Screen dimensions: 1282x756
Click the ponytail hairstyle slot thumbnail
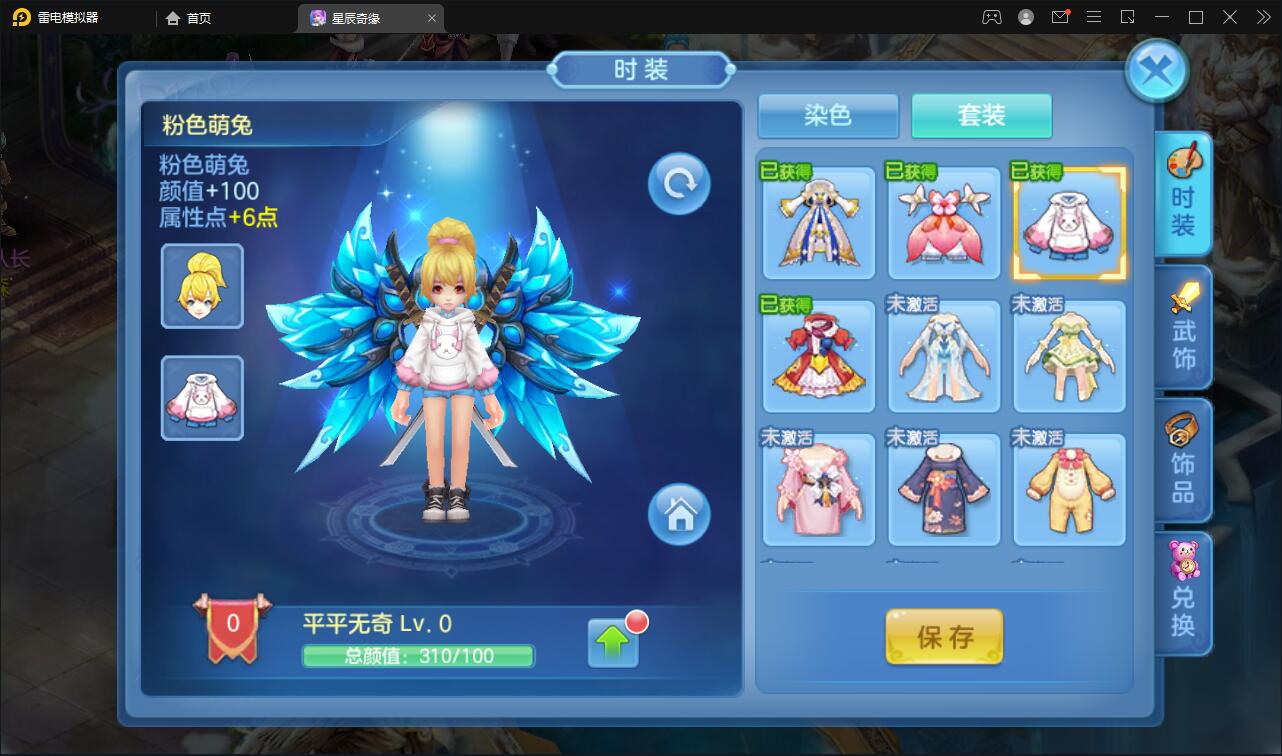(201, 285)
